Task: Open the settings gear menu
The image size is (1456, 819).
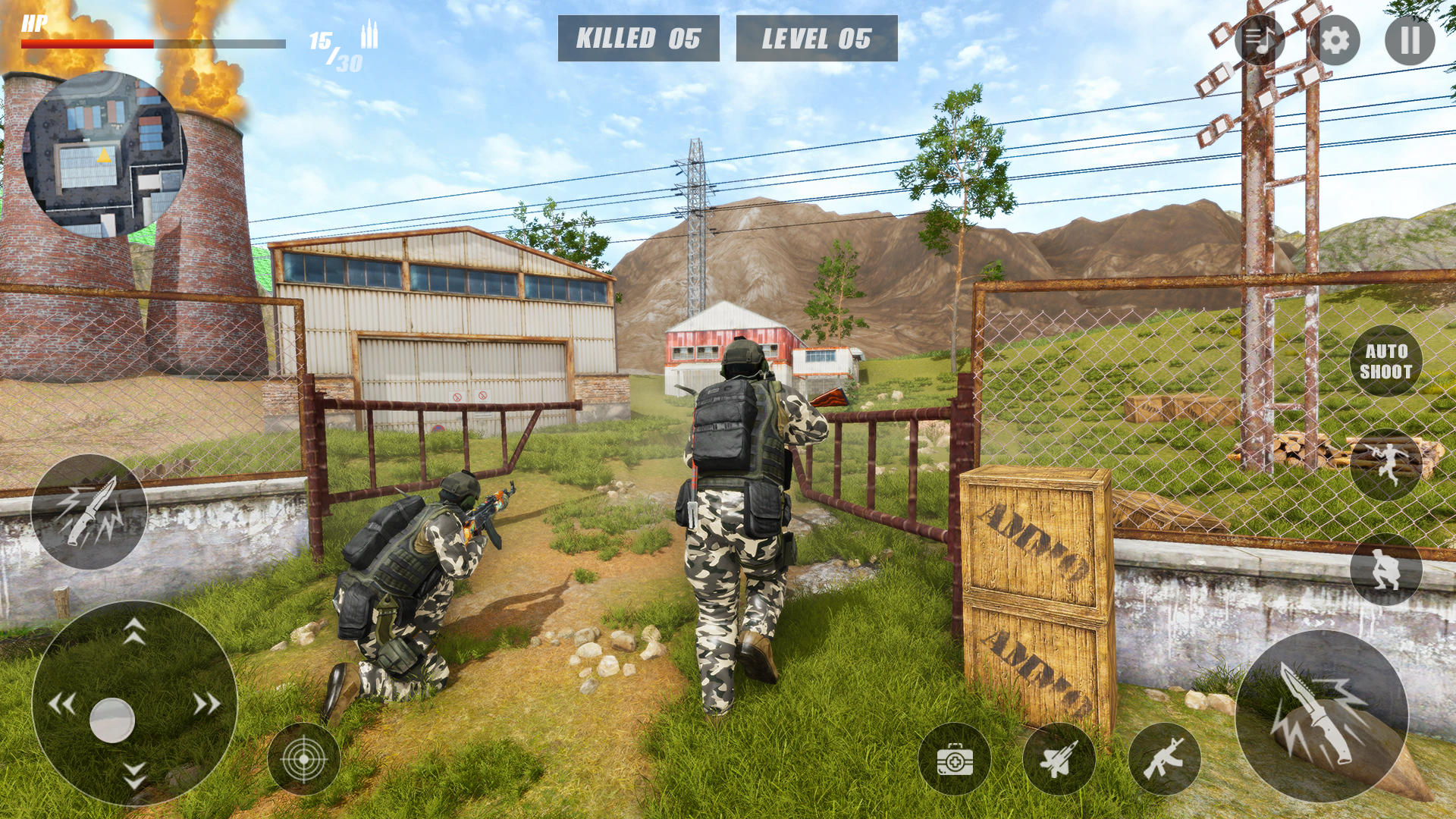Action: 1335,39
